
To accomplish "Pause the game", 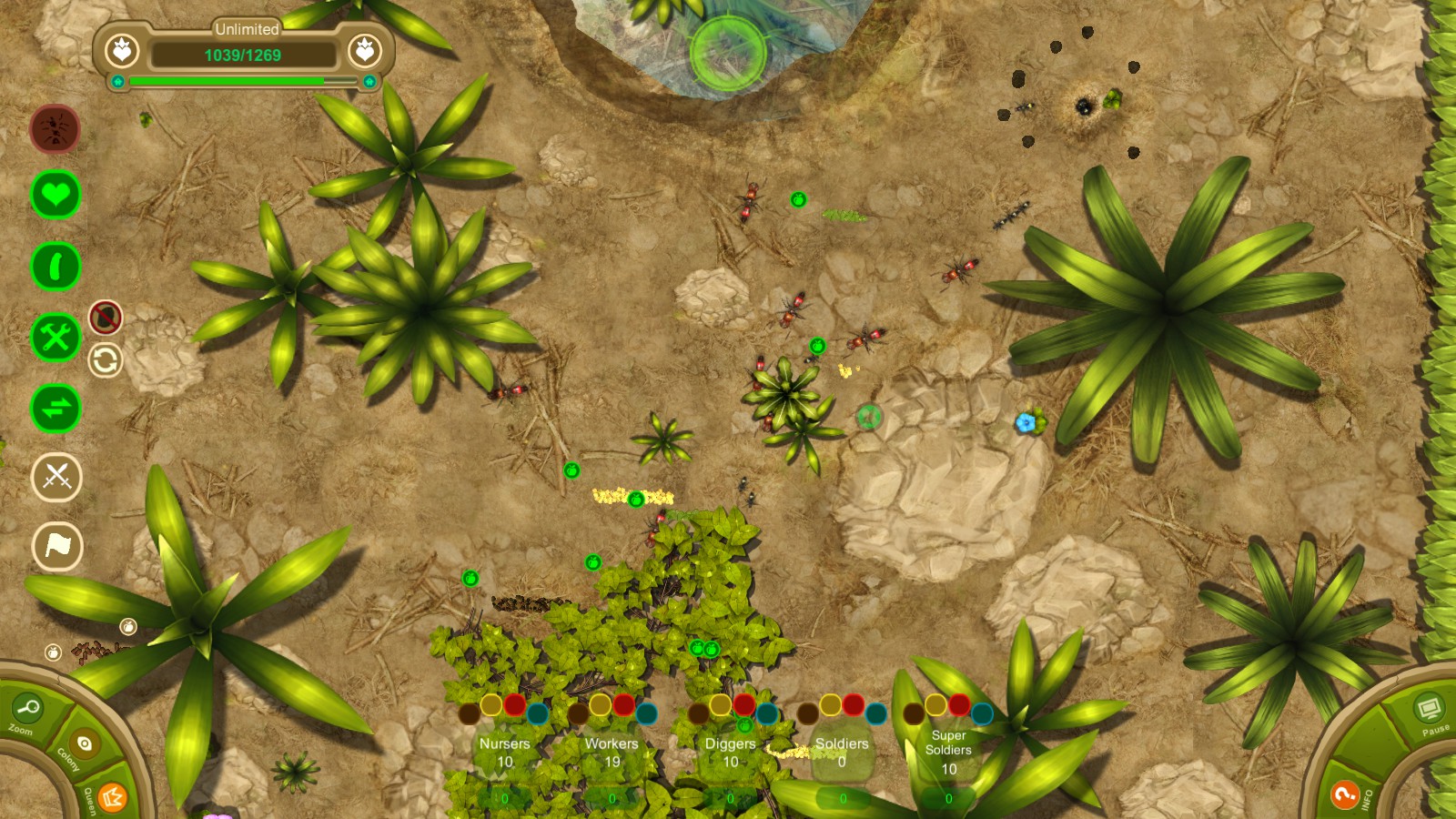I will tap(1428, 708).
